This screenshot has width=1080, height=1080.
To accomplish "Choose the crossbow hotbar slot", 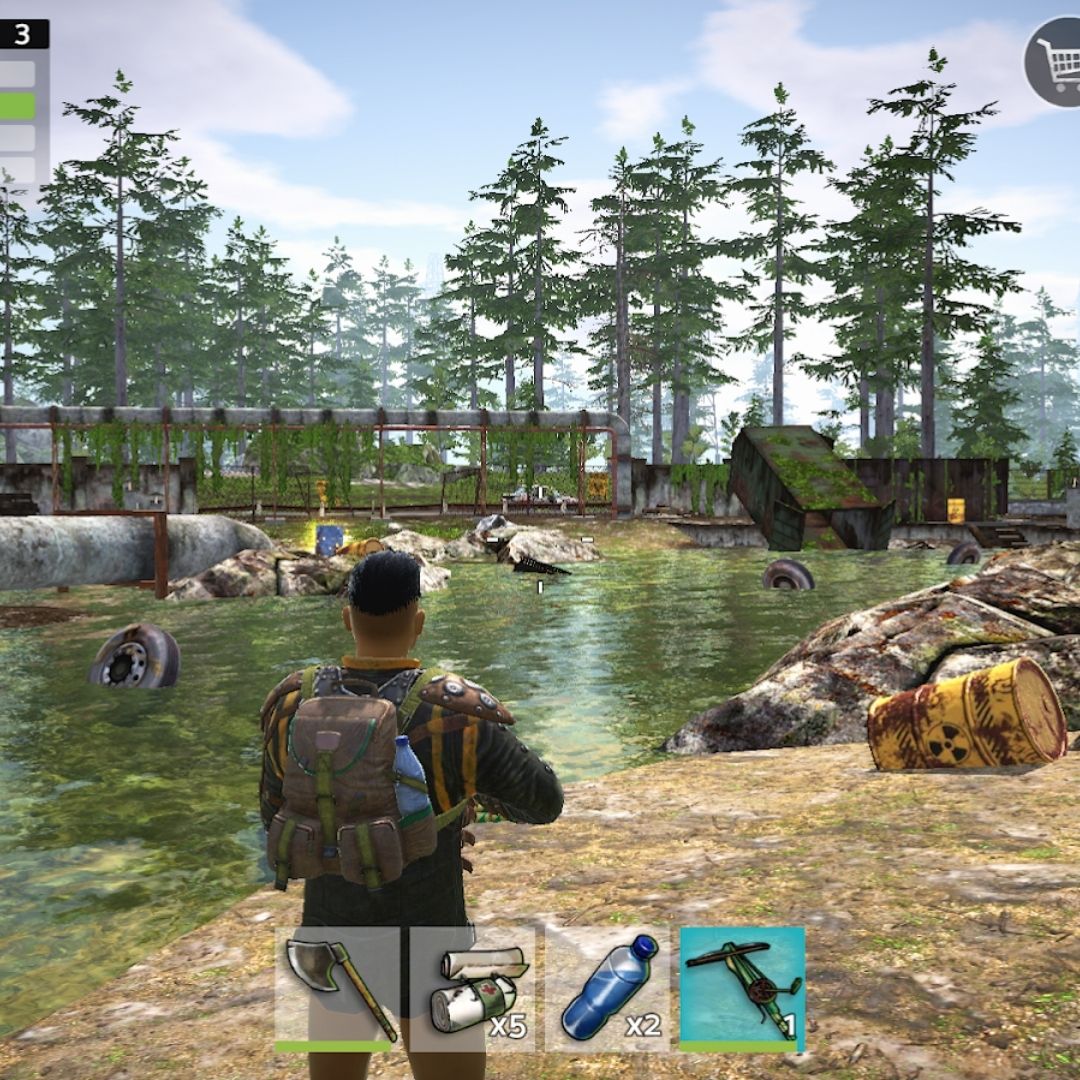I will [742, 988].
